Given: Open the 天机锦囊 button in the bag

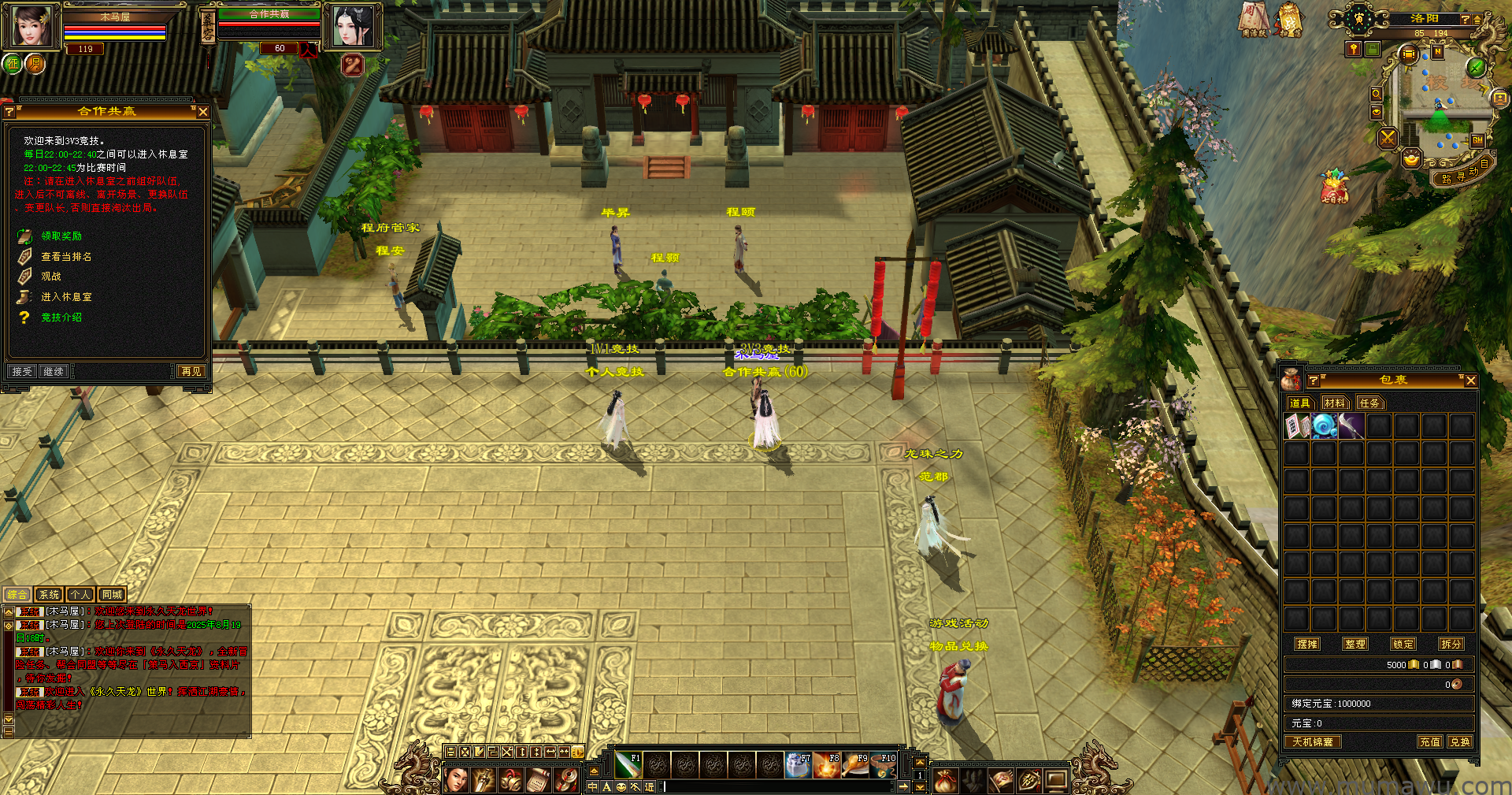Looking at the screenshot, I should point(1313,741).
